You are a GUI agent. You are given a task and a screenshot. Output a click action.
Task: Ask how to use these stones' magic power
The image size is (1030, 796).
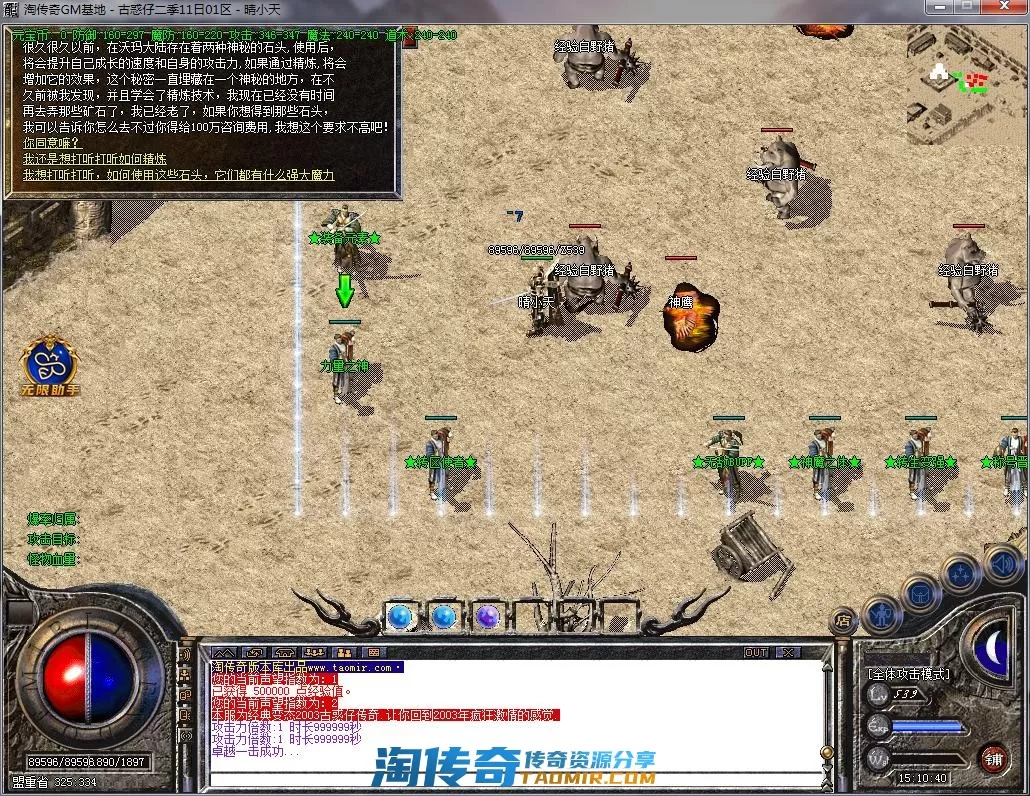179,175
